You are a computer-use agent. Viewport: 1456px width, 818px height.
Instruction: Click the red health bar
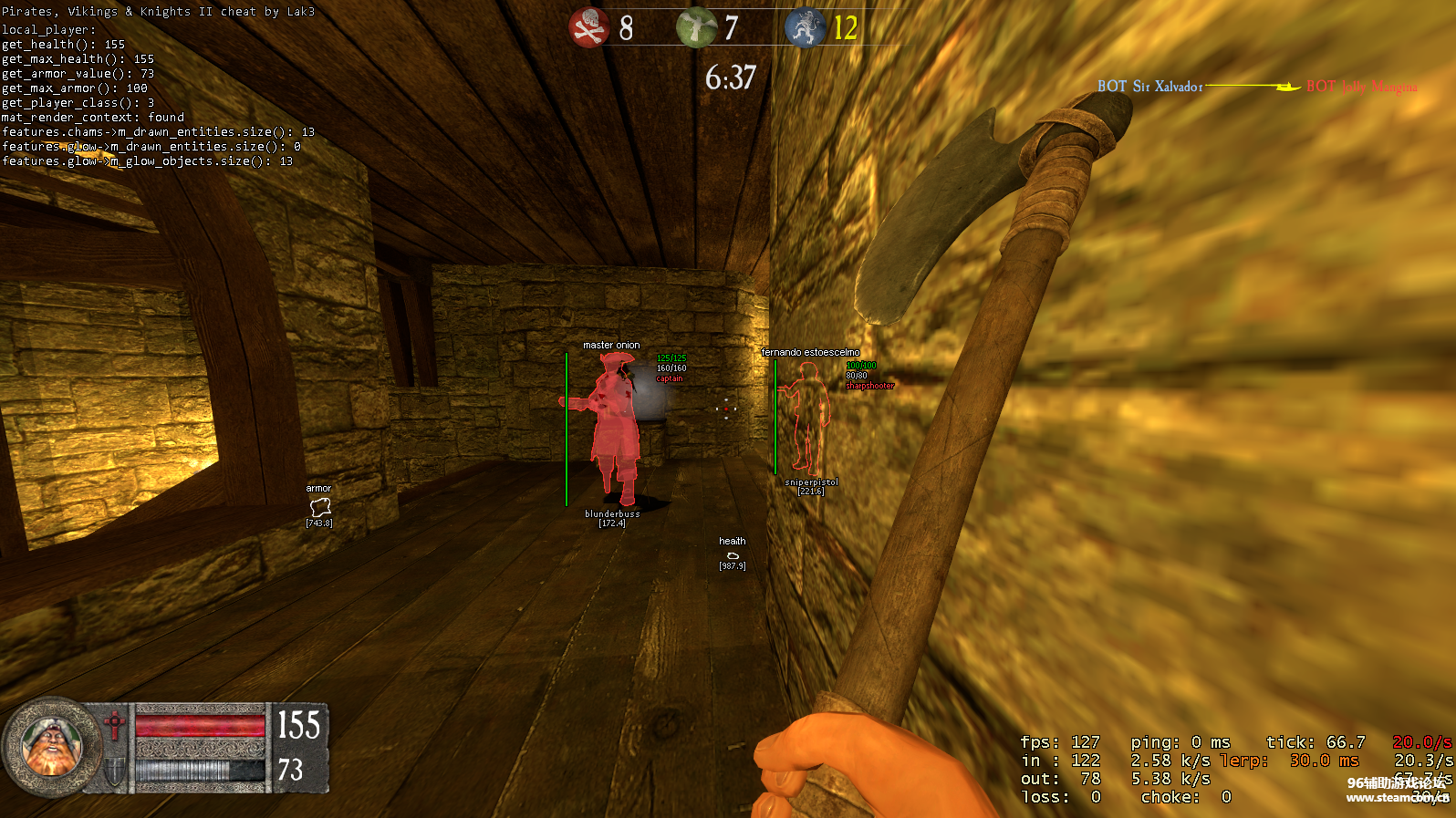point(199,726)
